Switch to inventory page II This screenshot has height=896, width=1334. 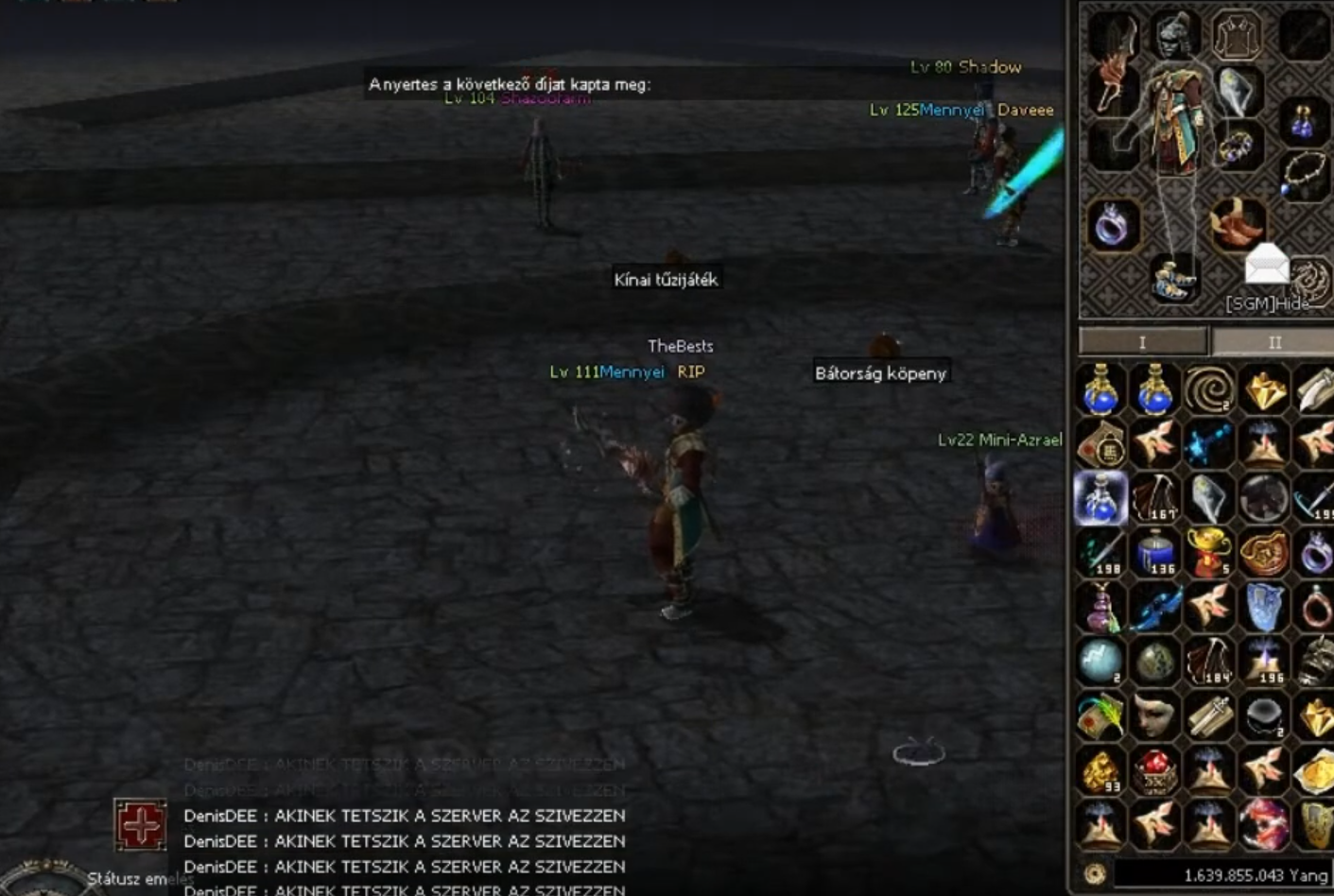tap(1273, 342)
